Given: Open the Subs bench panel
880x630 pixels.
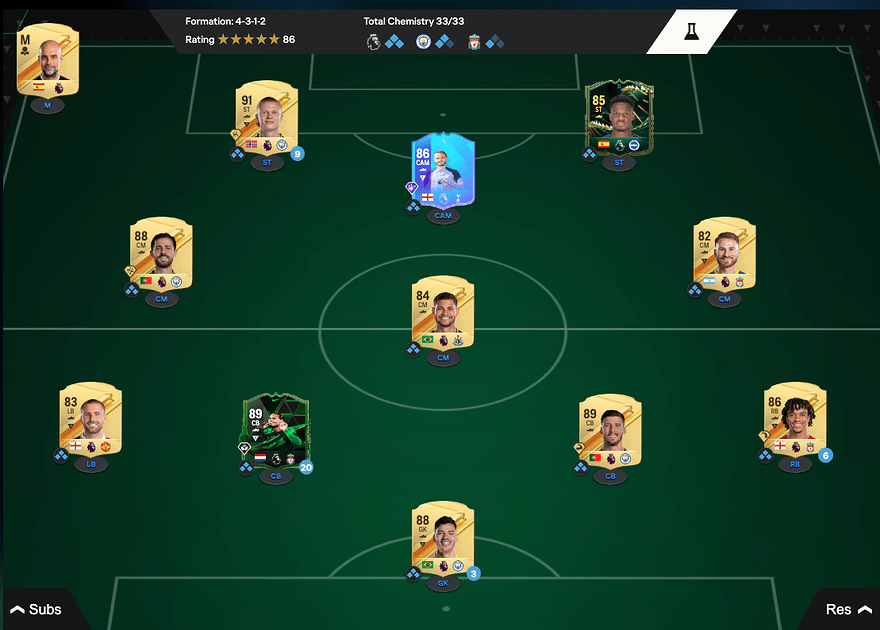Looking at the screenshot, I should click(x=36, y=609).
